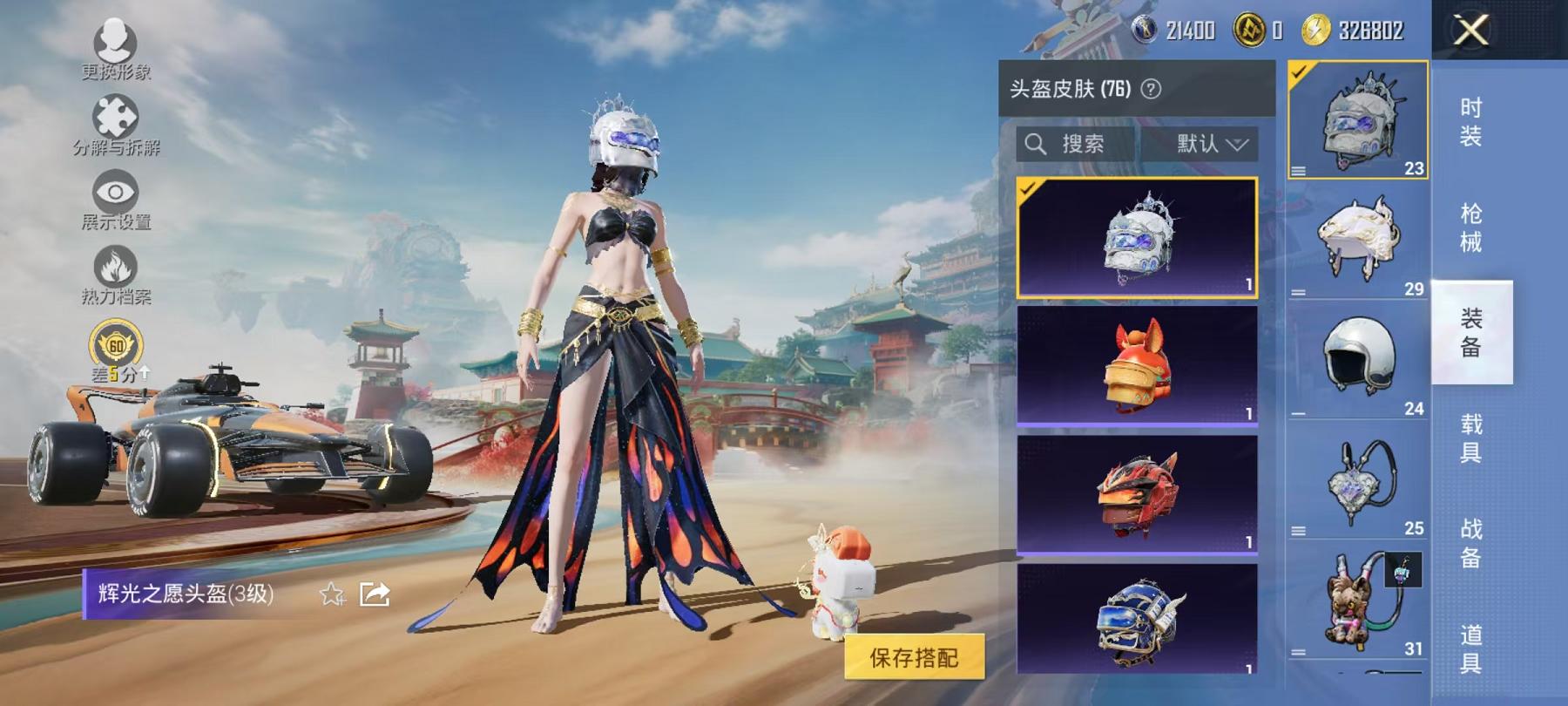View the 热力档案 heat profile
Image resolution: width=1568 pixels, height=706 pixels.
pos(114,266)
